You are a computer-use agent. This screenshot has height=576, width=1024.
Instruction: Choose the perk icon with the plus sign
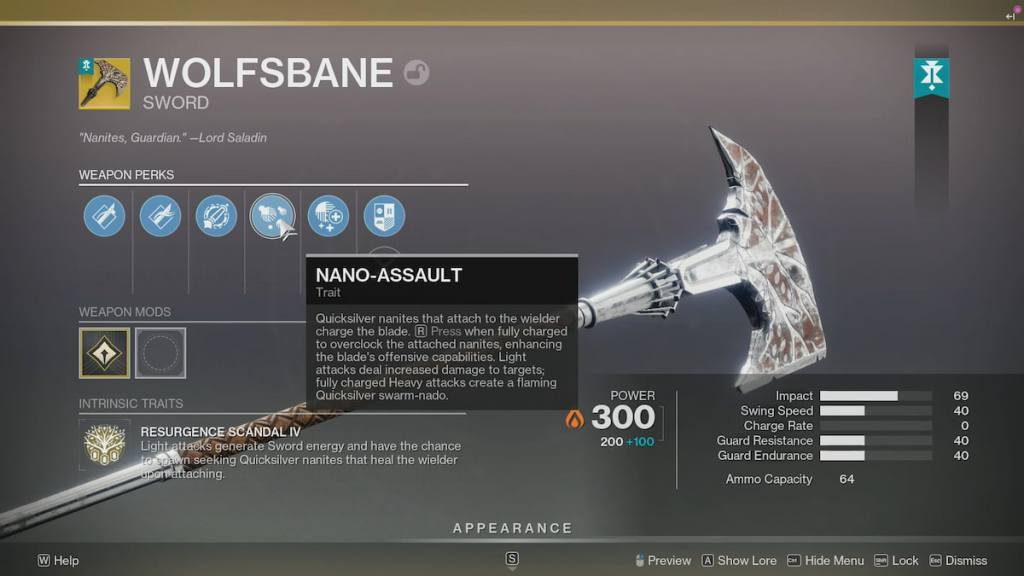coord(328,216)
